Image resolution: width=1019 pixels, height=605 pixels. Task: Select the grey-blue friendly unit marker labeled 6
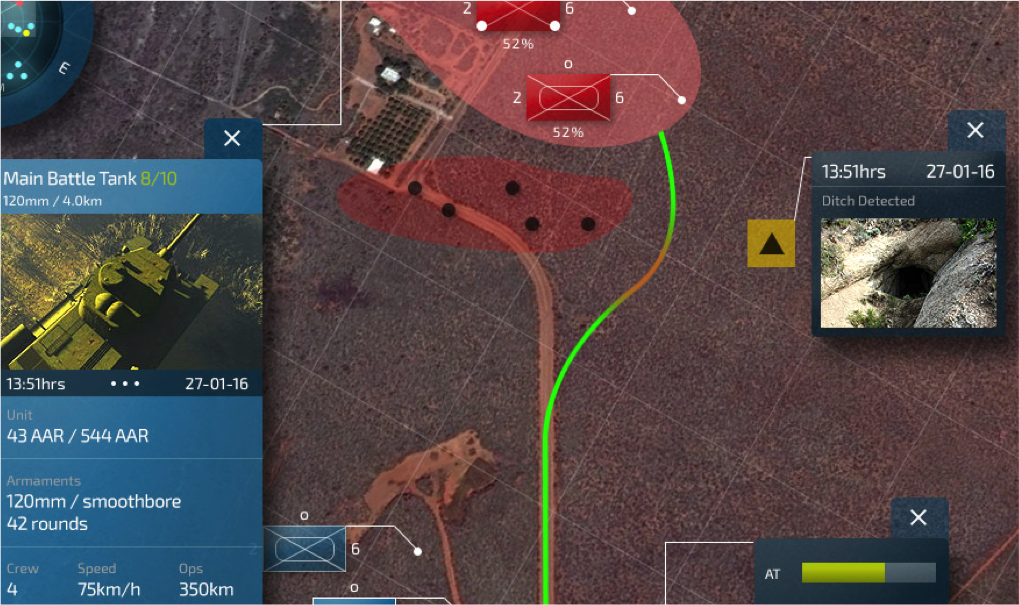(x=305, y=549)
